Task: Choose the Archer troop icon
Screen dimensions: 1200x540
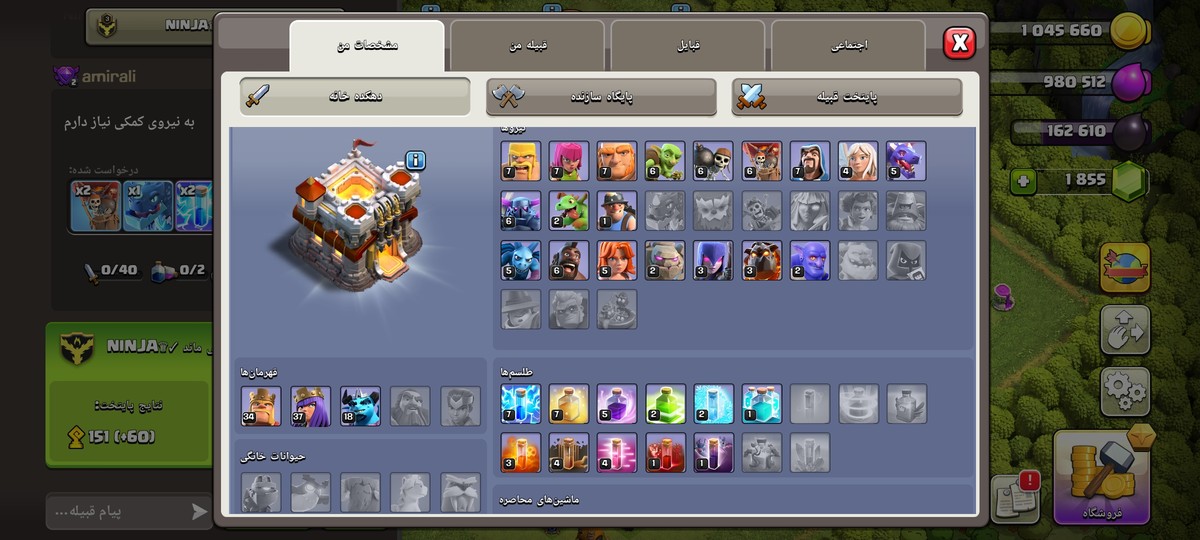Action: (568, 161)
